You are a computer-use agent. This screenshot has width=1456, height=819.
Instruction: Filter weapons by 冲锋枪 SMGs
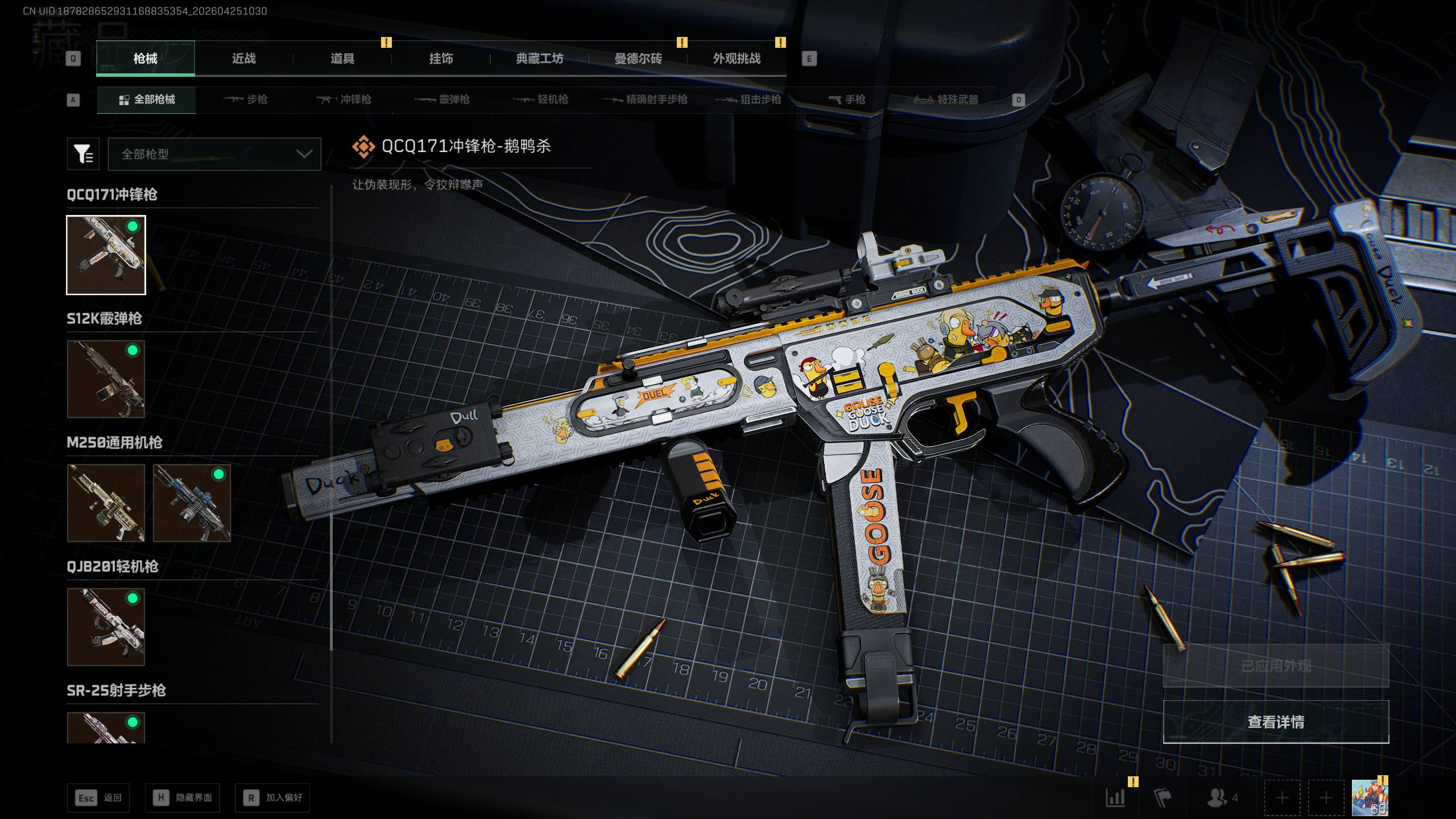pos(344,100)
